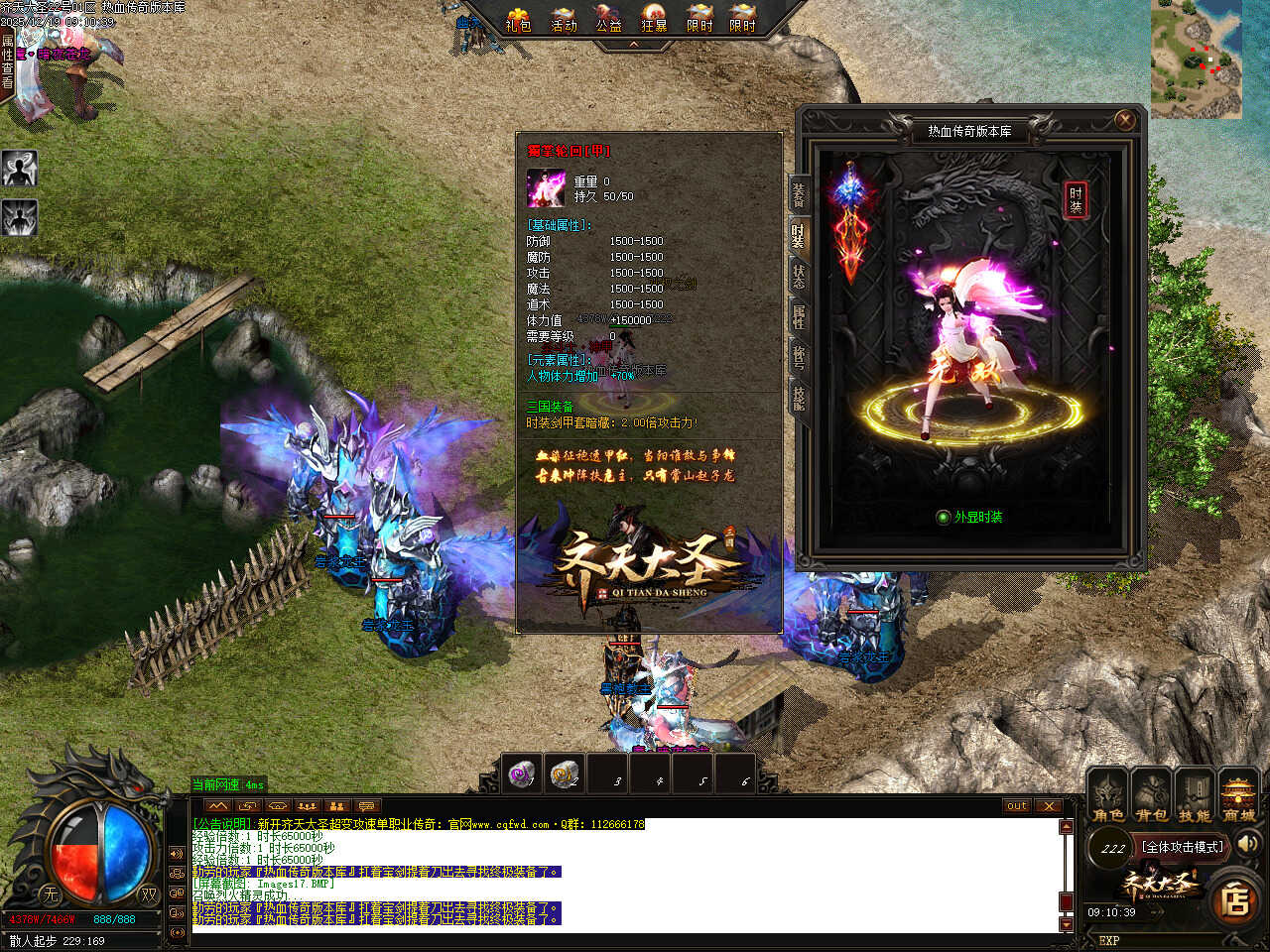Select the equipped flaming sword weapon slot
The image size is (1270, 952).
coord(850,223)
